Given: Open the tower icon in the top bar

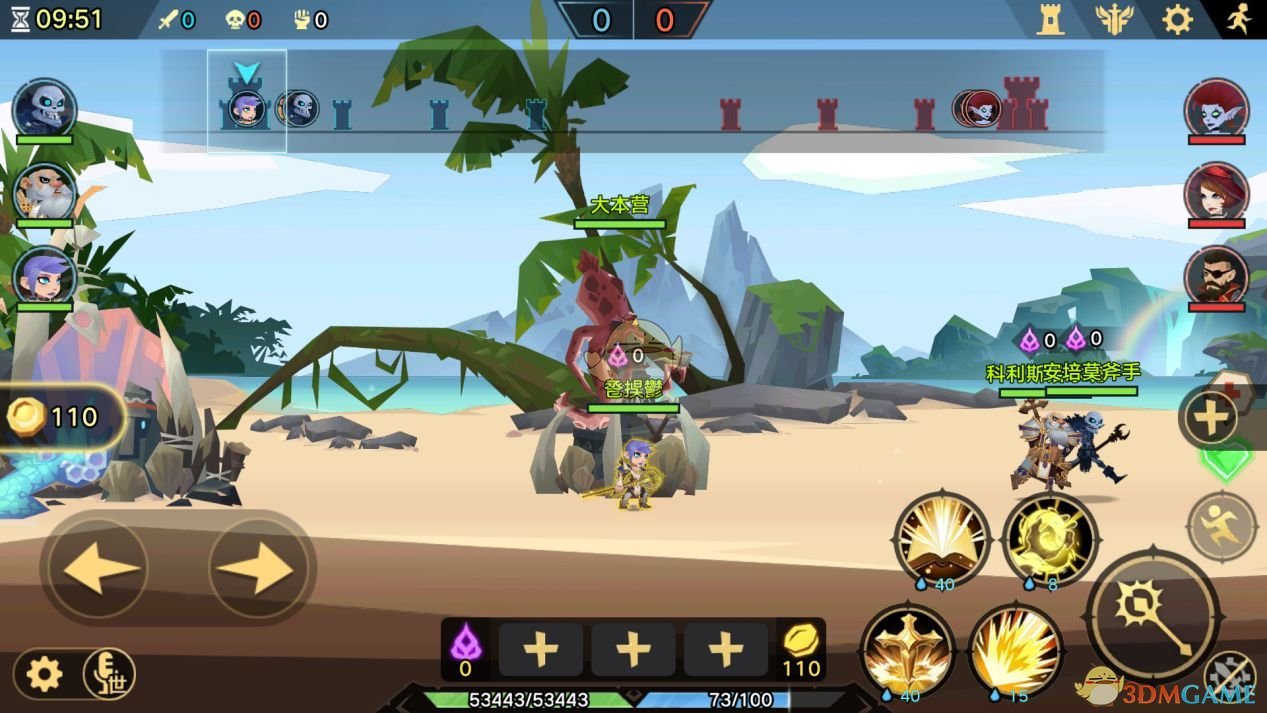Looking at the screenshot, I should tap(1050, 19).
